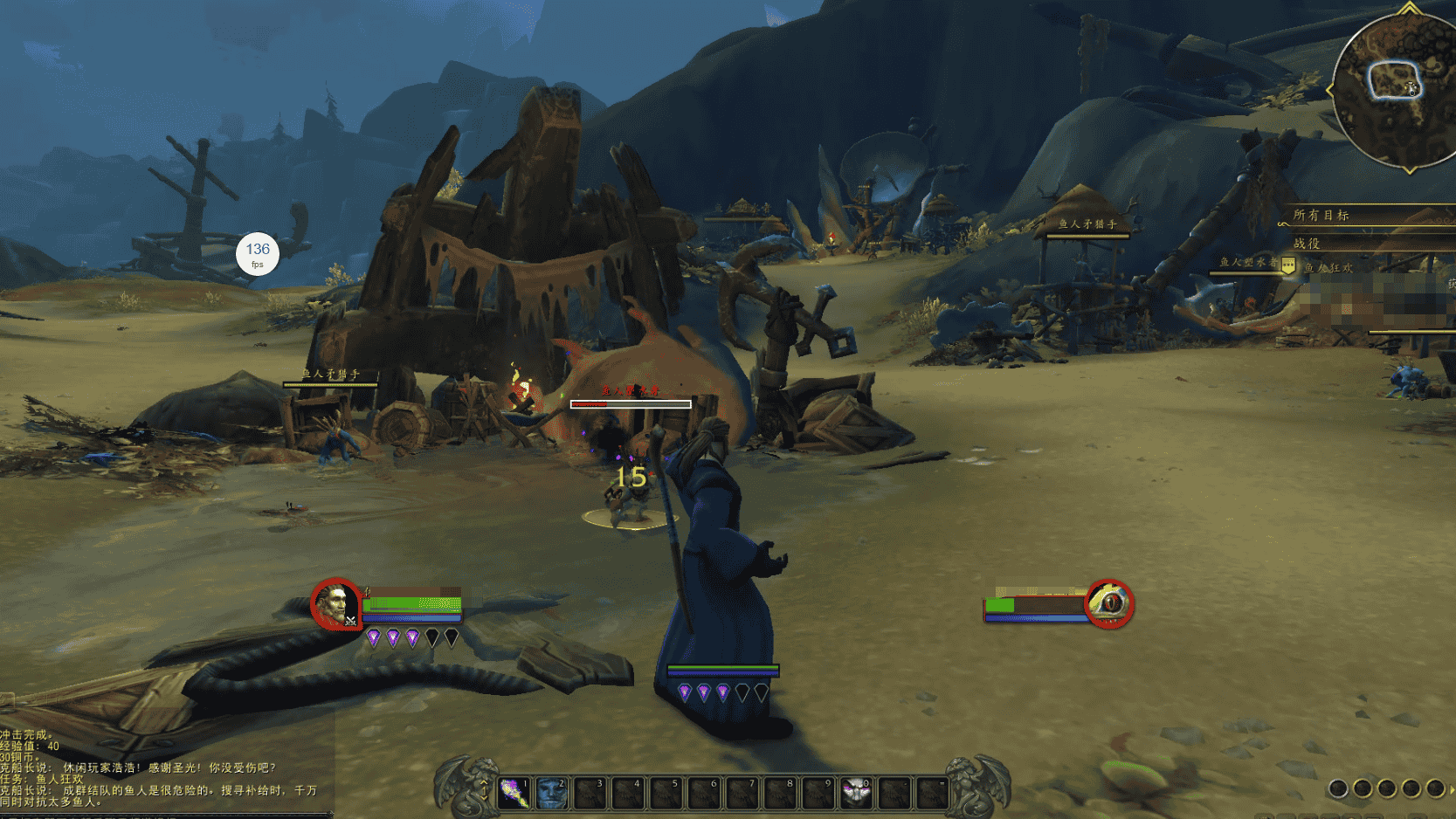Open the 鱼人狂欢 quest tracker entry

[1328, 268]
